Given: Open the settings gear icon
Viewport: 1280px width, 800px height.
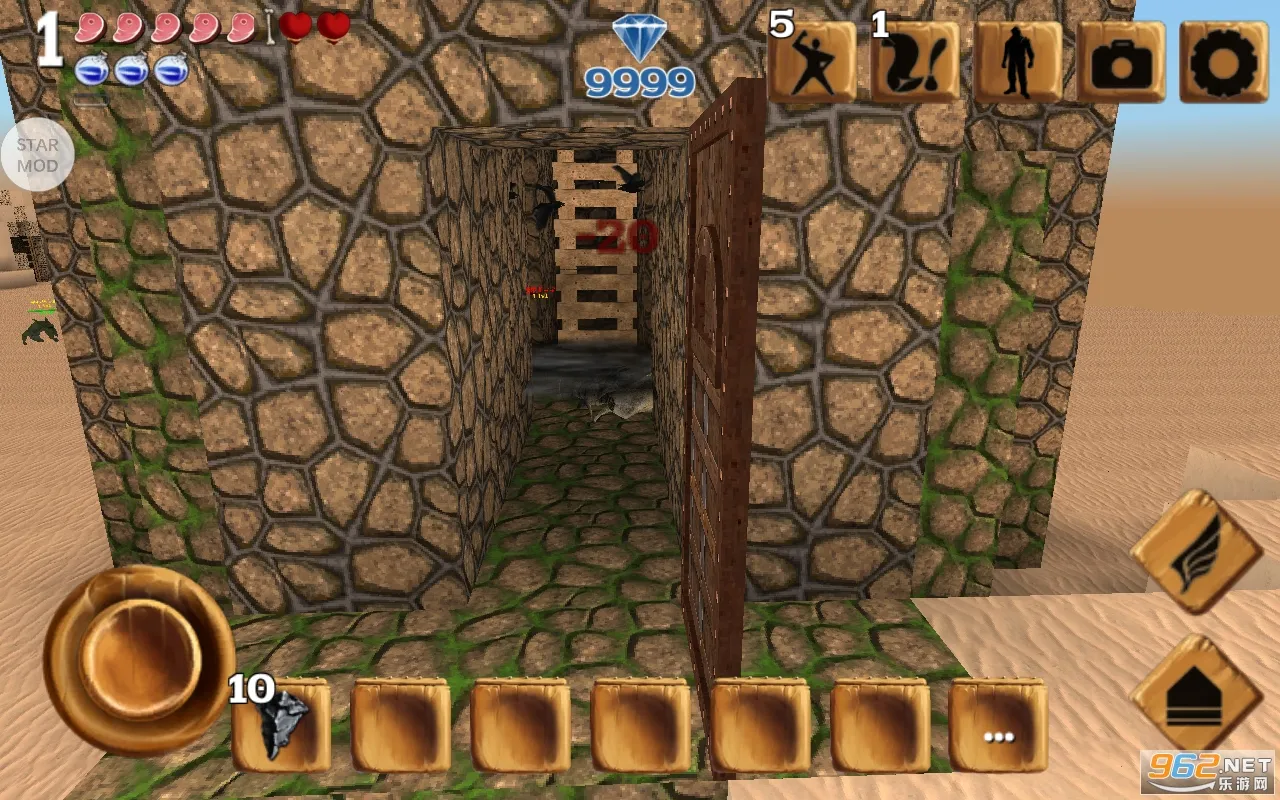Looking at the screenshot, I should coord(1226,62).
